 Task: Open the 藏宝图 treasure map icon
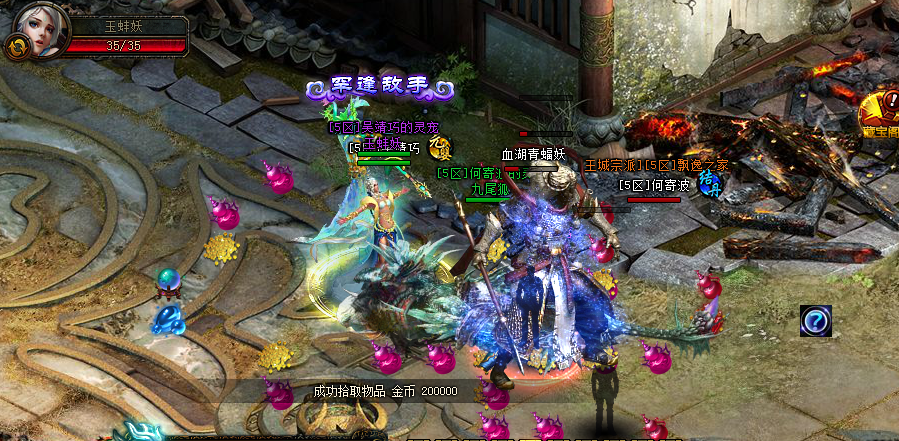tap(882, 113)
